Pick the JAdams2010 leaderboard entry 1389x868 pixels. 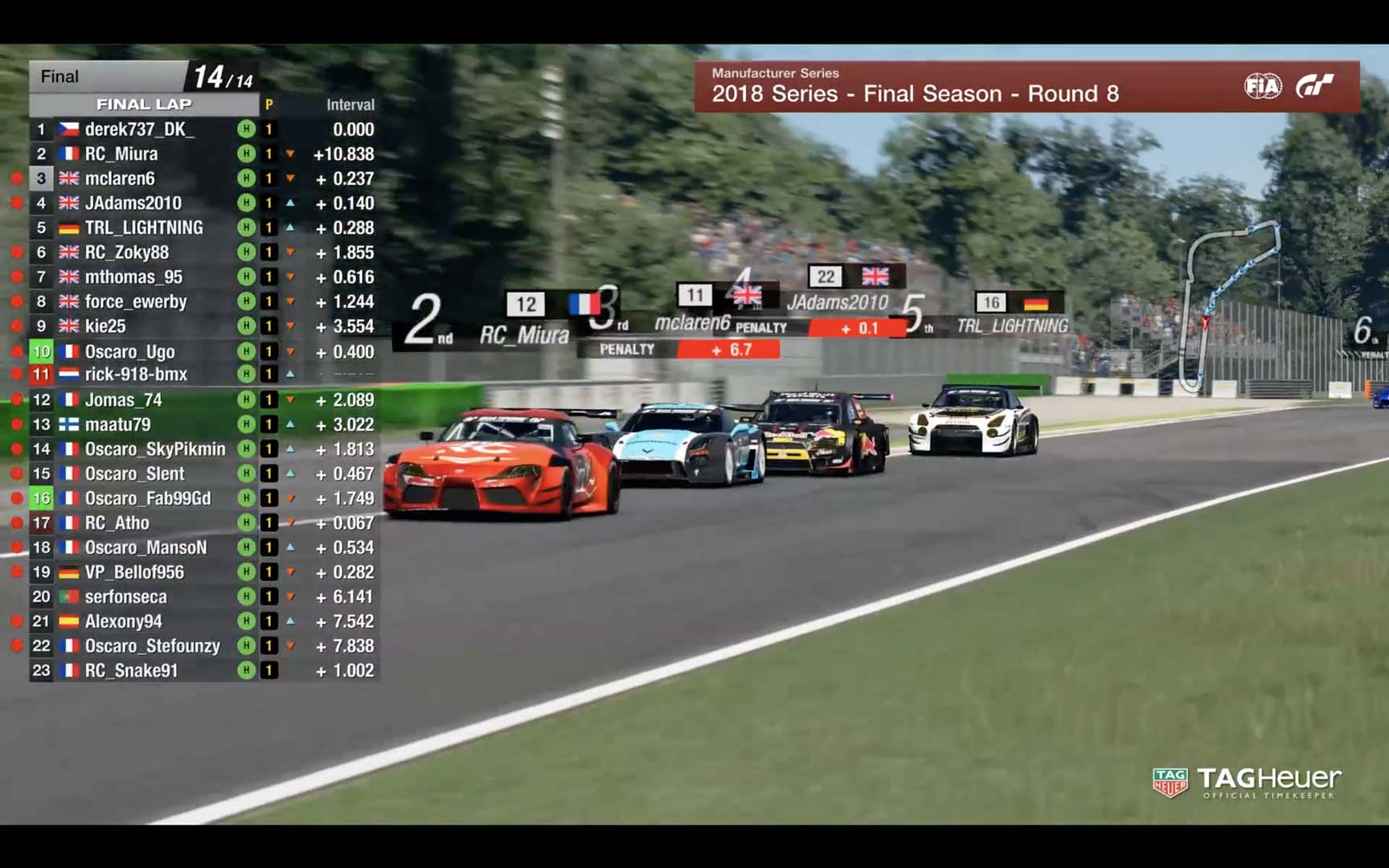click(133, 203)
